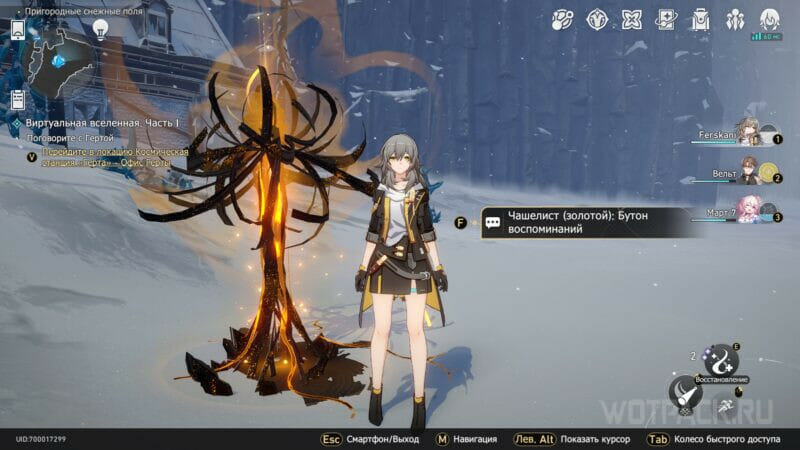
Task: Perform the basic attack with bat icon
Action: 685,394
